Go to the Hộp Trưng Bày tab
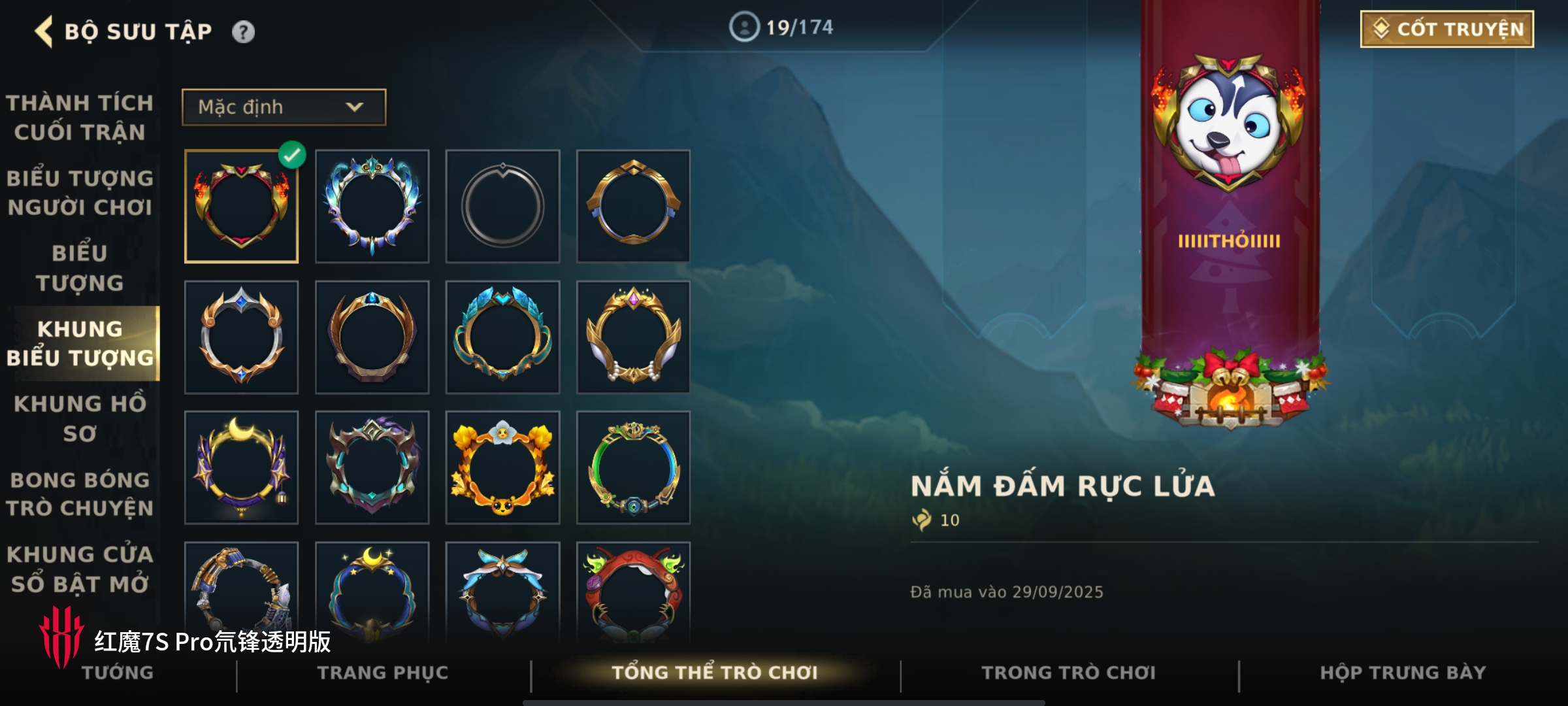 1403,673
